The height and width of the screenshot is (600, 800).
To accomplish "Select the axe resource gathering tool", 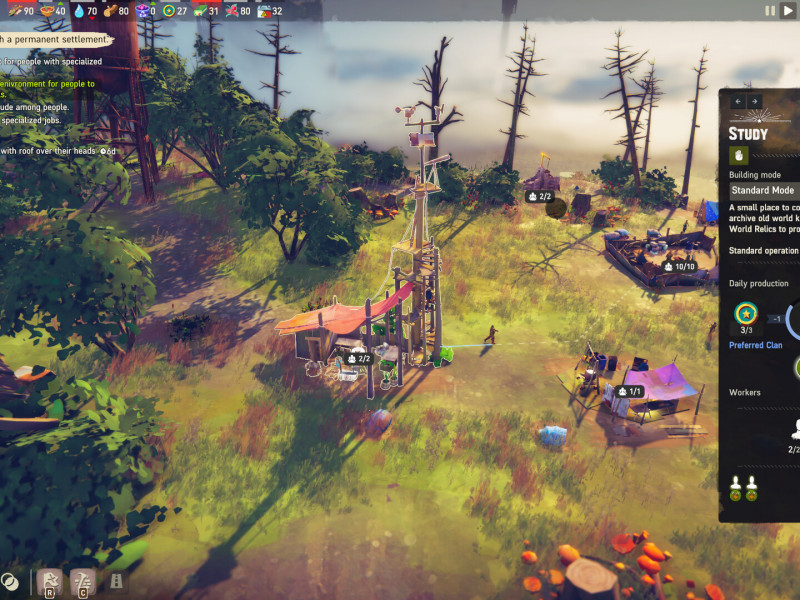I will [x=49, y=580].
